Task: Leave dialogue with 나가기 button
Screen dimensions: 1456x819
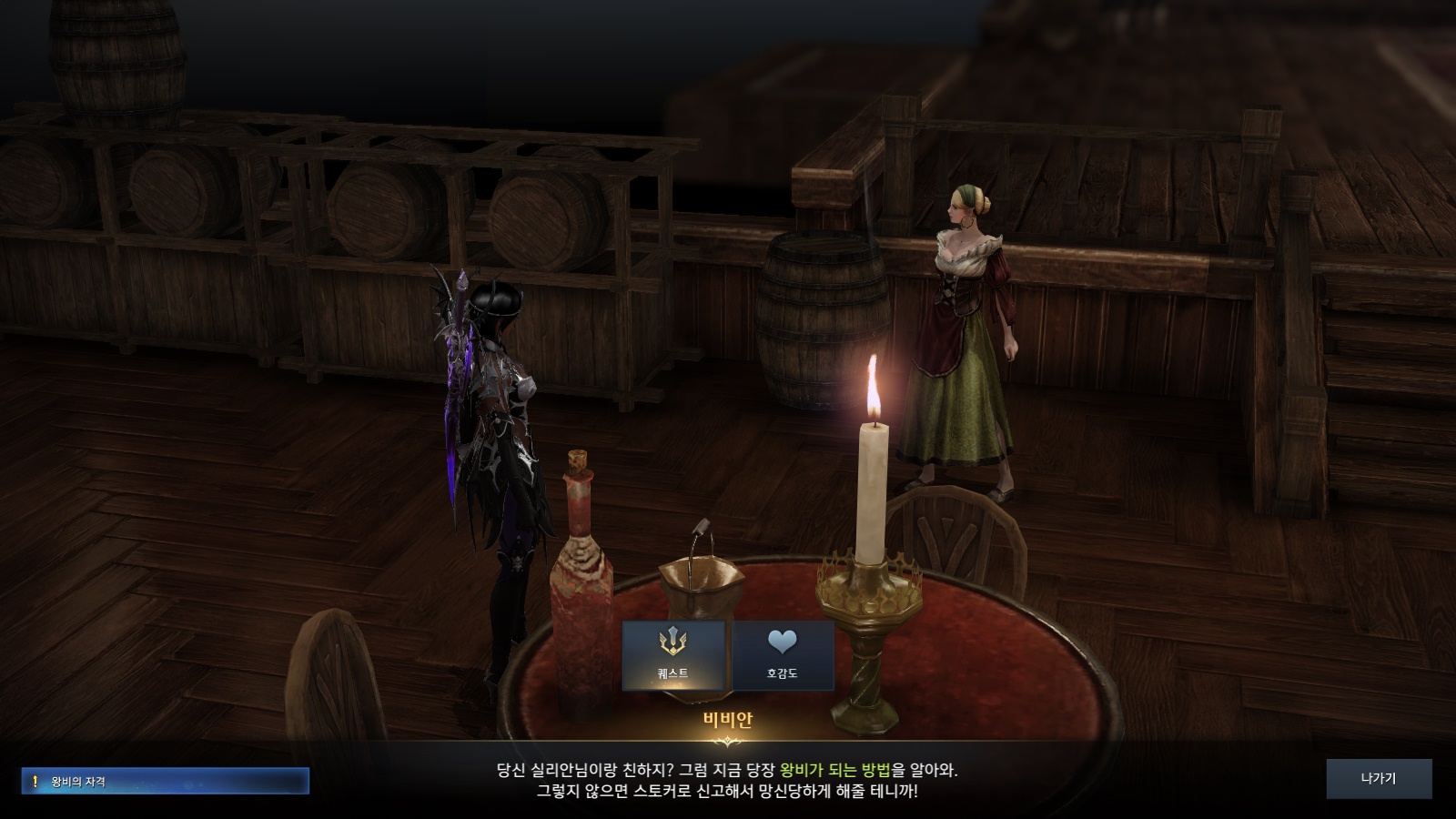Action: point(1379,779)
